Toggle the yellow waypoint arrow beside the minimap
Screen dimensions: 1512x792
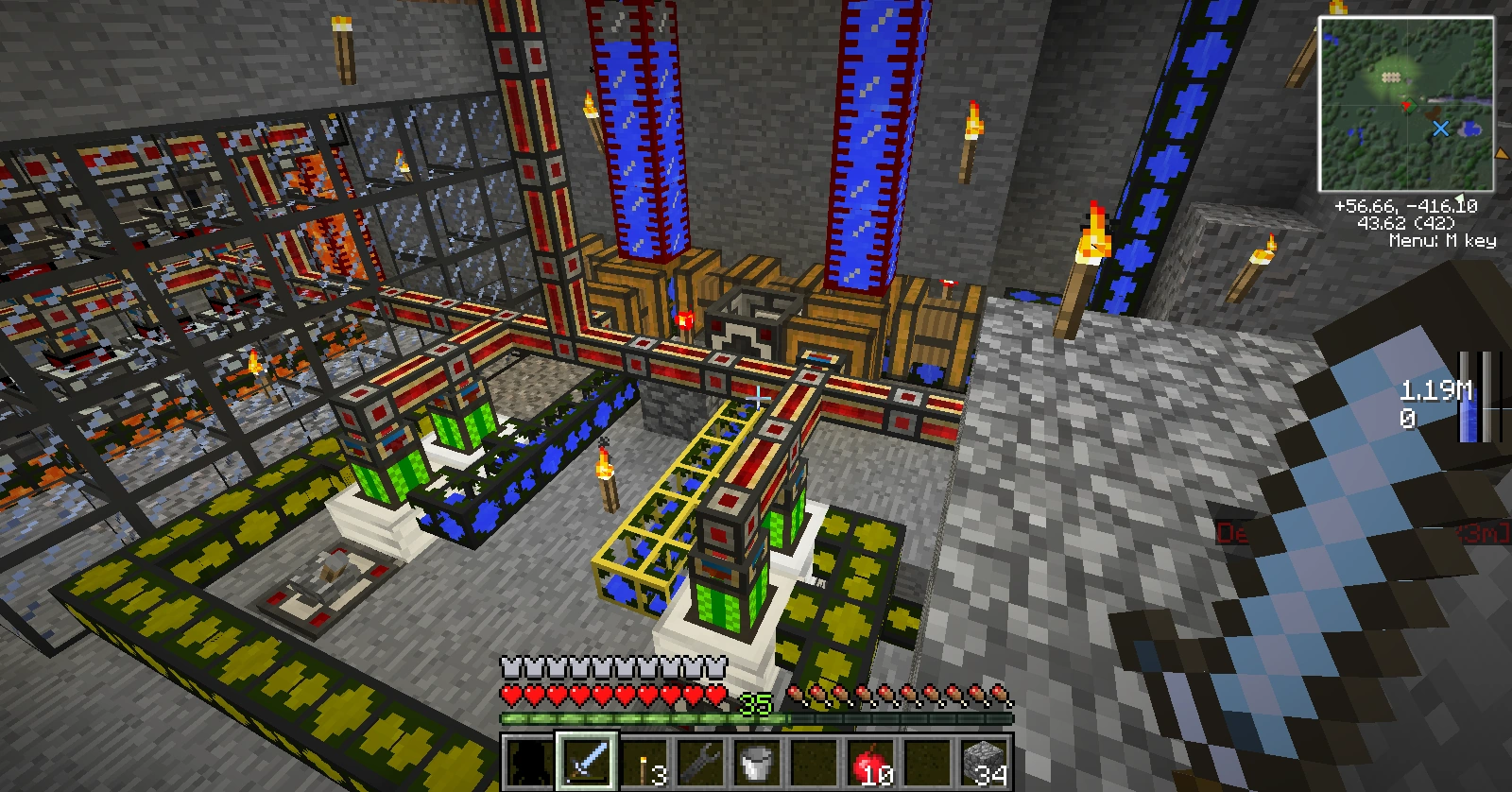coord(1502,153)
